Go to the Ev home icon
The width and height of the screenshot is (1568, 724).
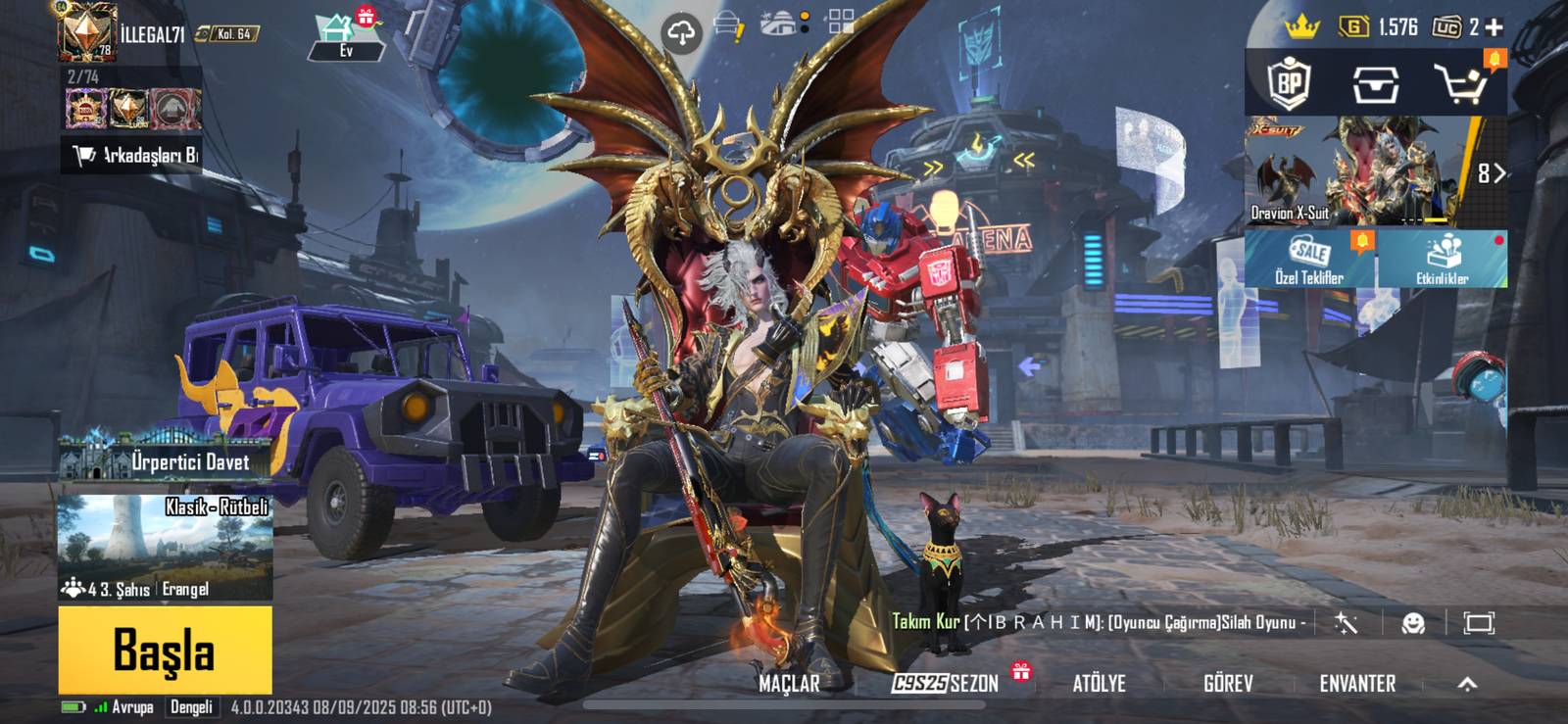(344, 37)
